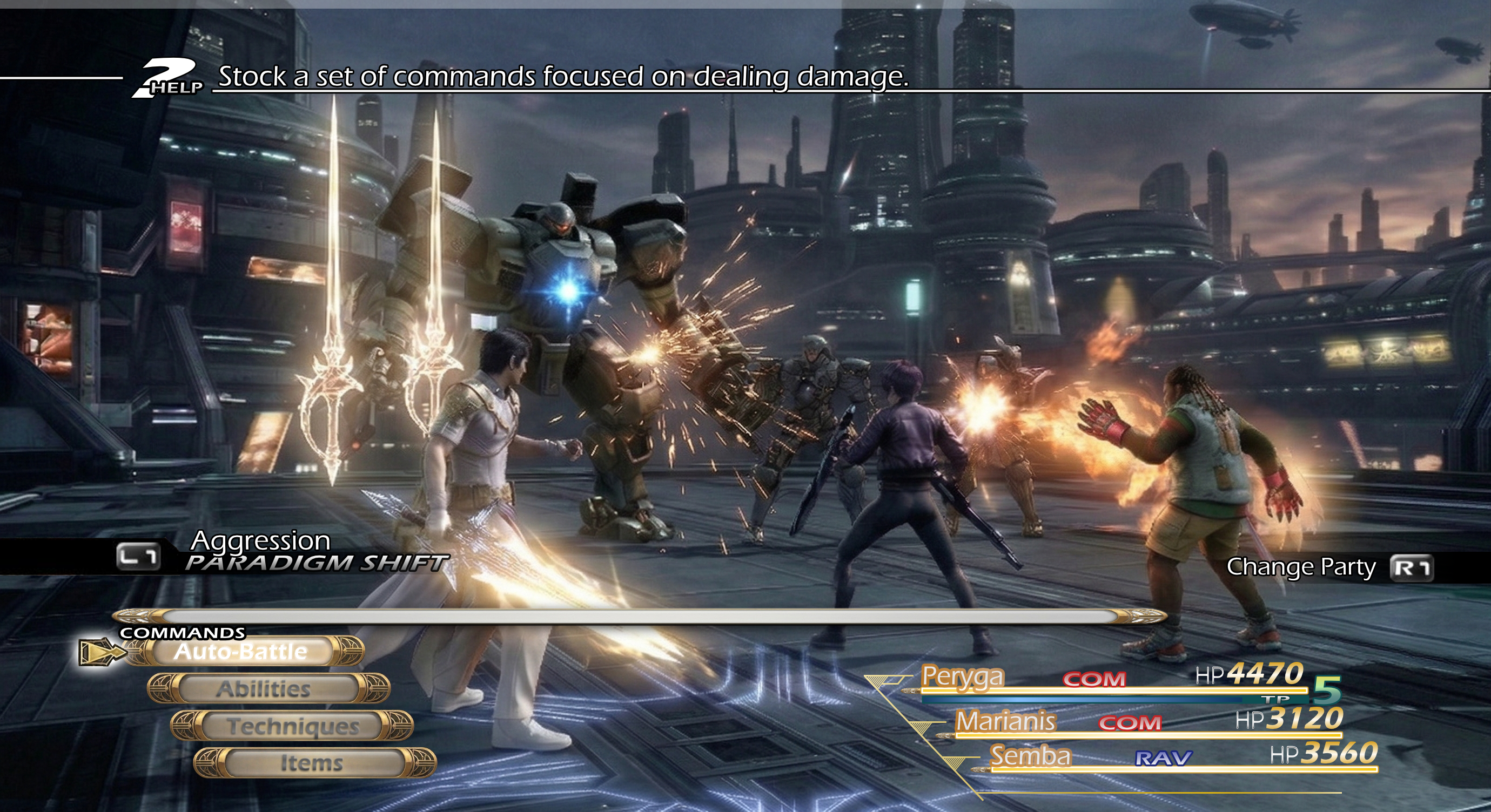This screenshot has width=1491, height=812.
Task: Click the Change Party option
Action: (1301, 567)
